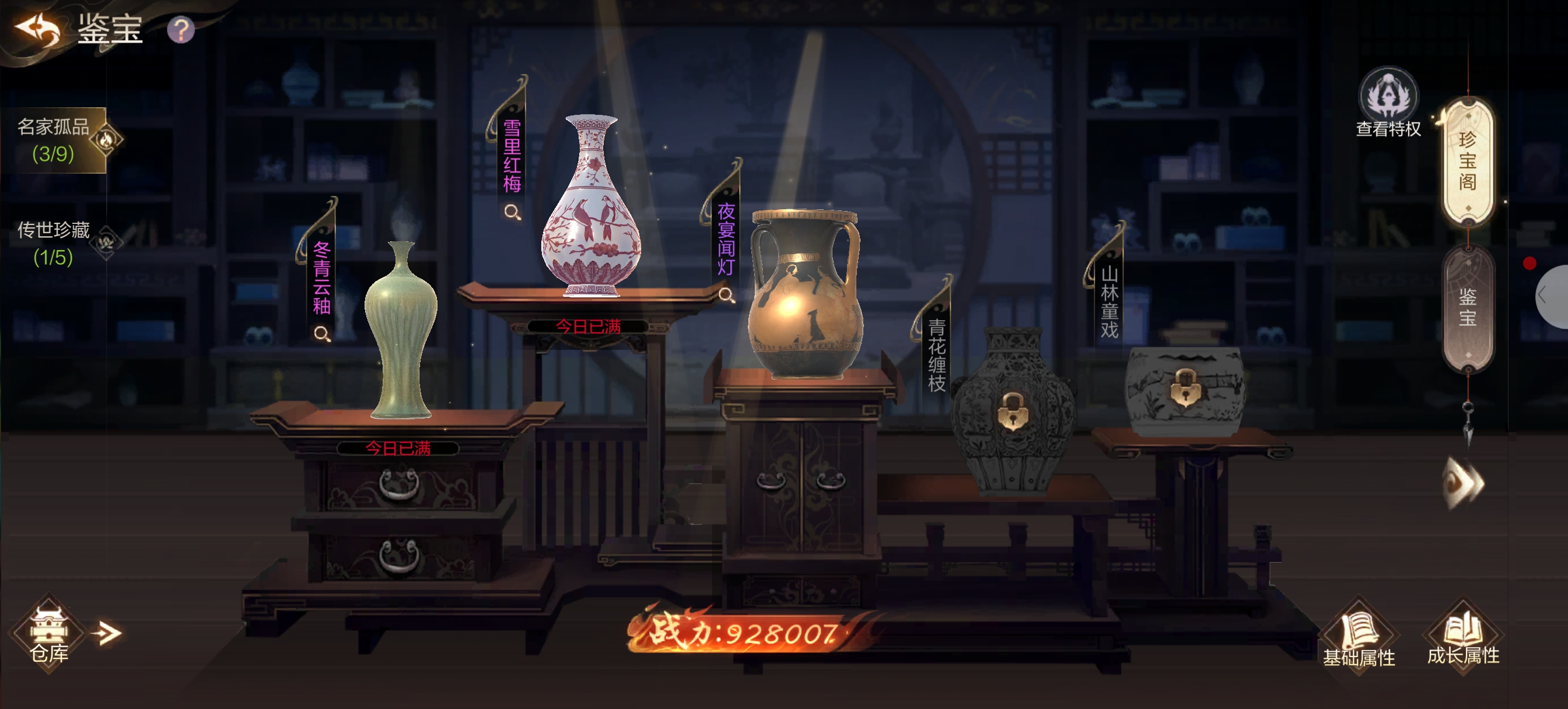
Task: Go back using the return arrow
Action: pyautogui.click(x=38, y=29)
